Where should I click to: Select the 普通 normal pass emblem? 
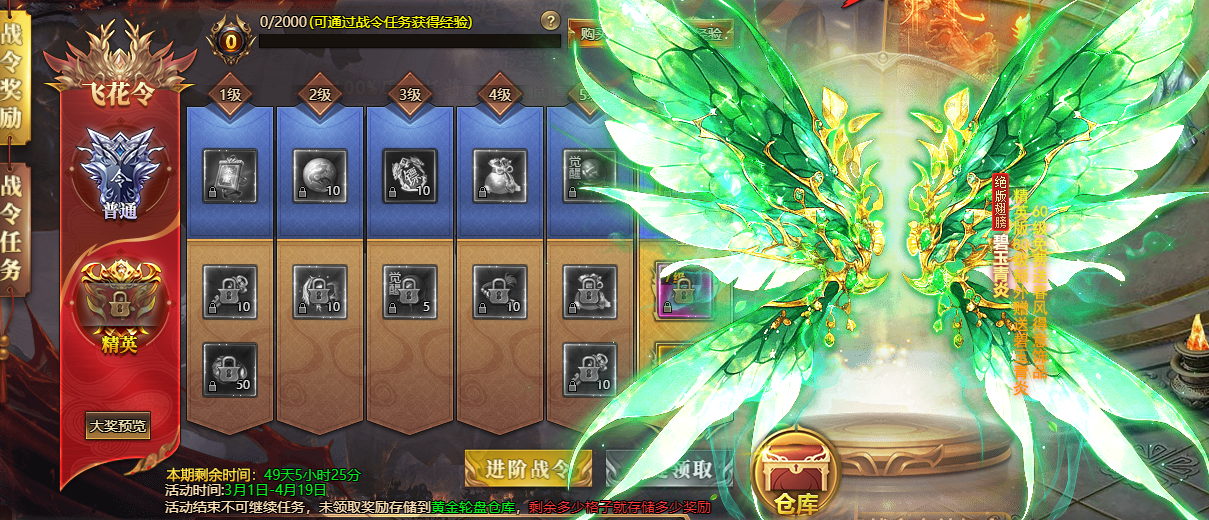(120, 170)
